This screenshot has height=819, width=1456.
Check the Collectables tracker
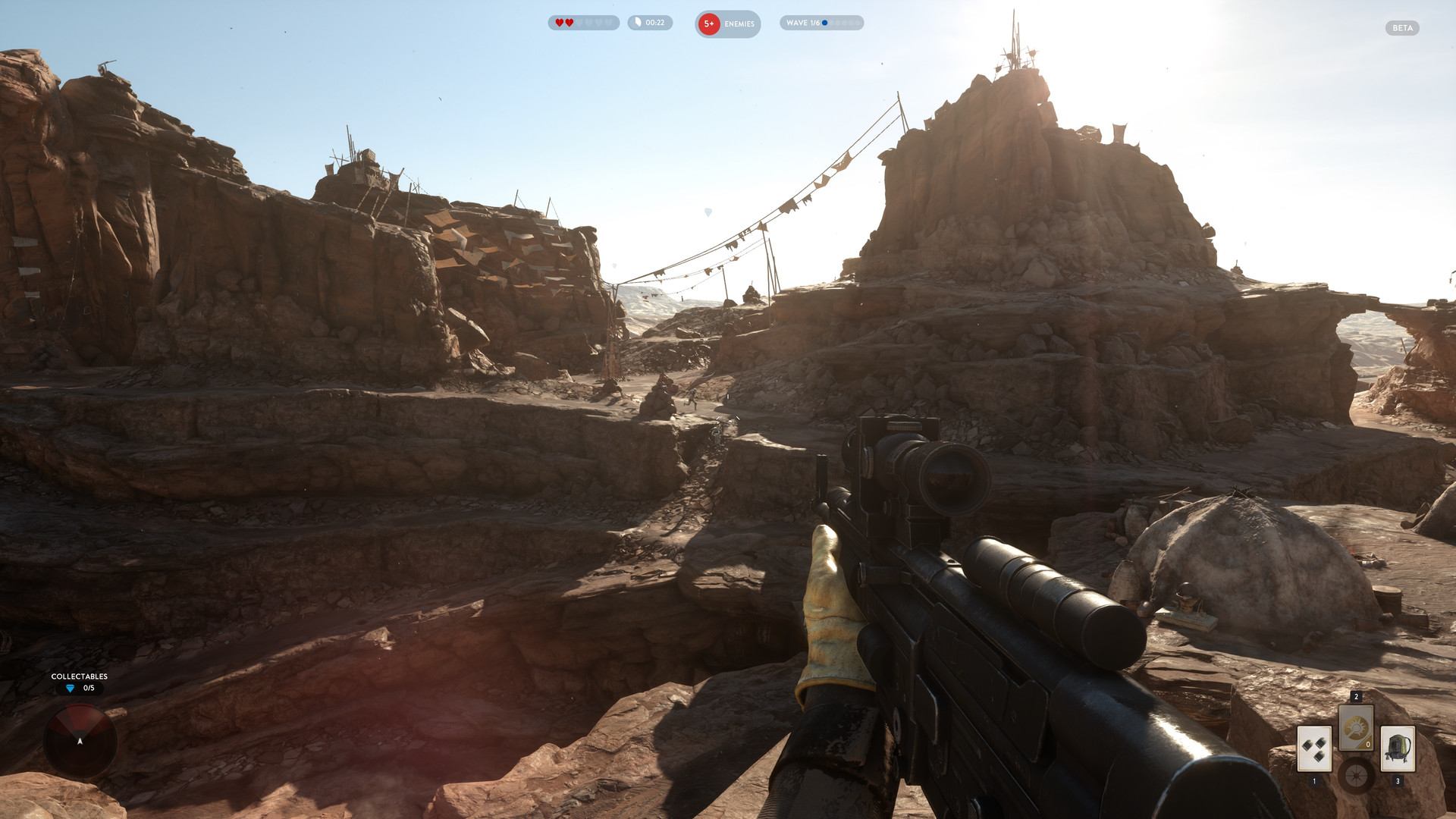coord(79,682)
